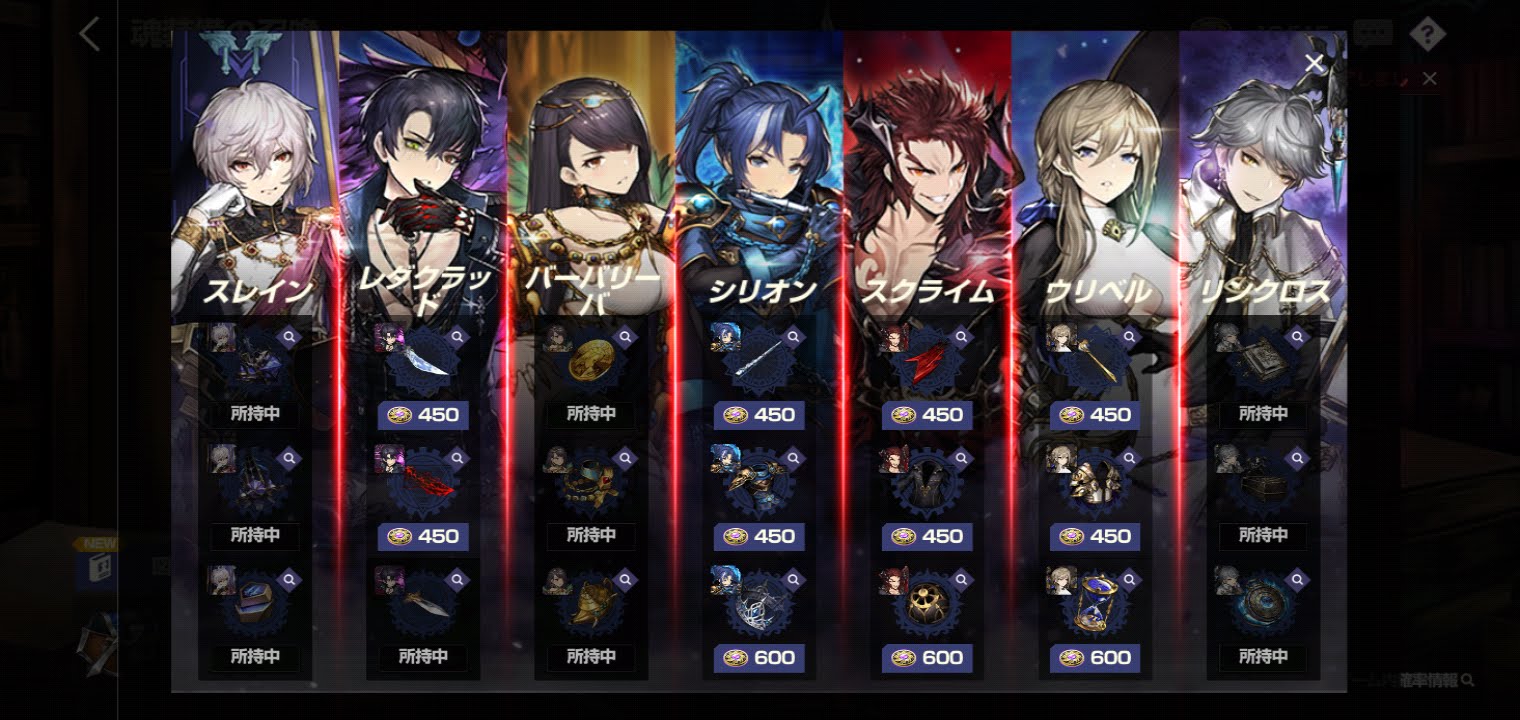Tap the back arrow at top left
This screenshot has height=720, width=1520.
(x=90, y=34)
